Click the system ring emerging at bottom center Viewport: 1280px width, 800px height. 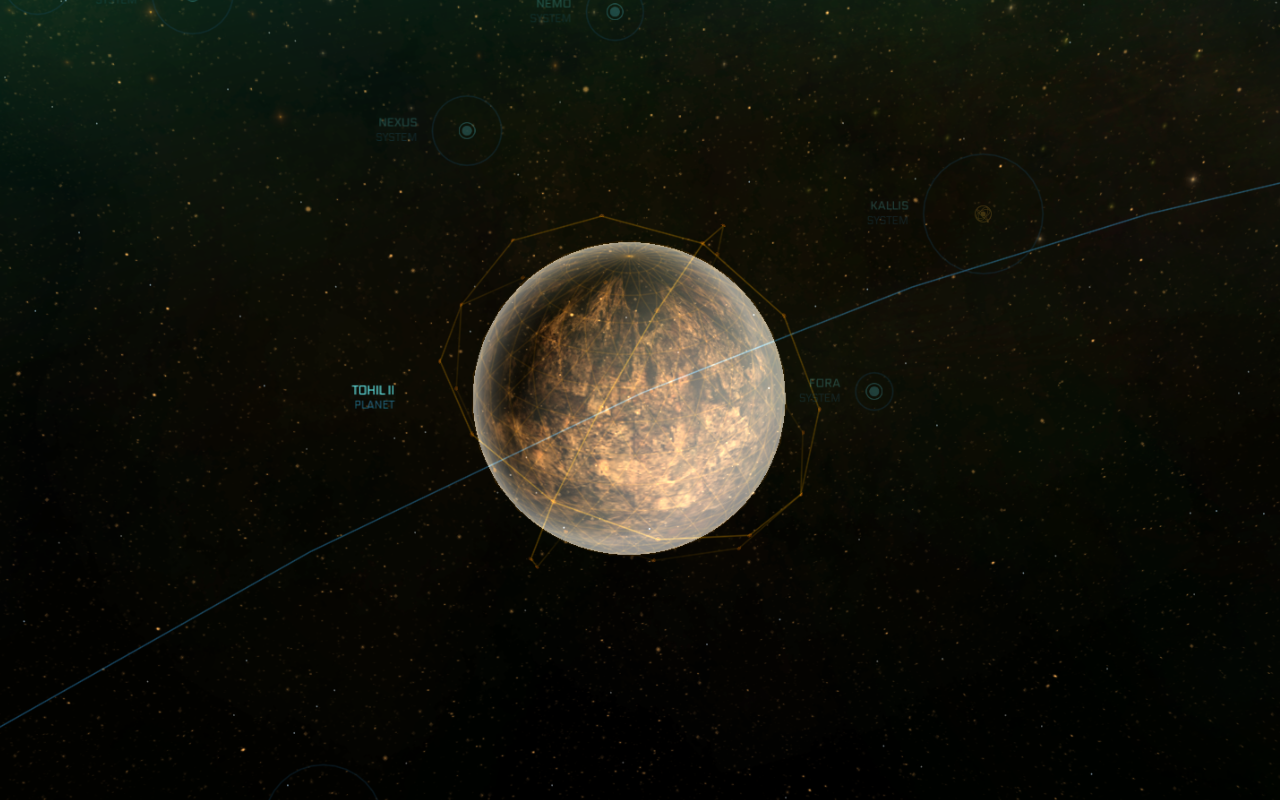(322, 766)
